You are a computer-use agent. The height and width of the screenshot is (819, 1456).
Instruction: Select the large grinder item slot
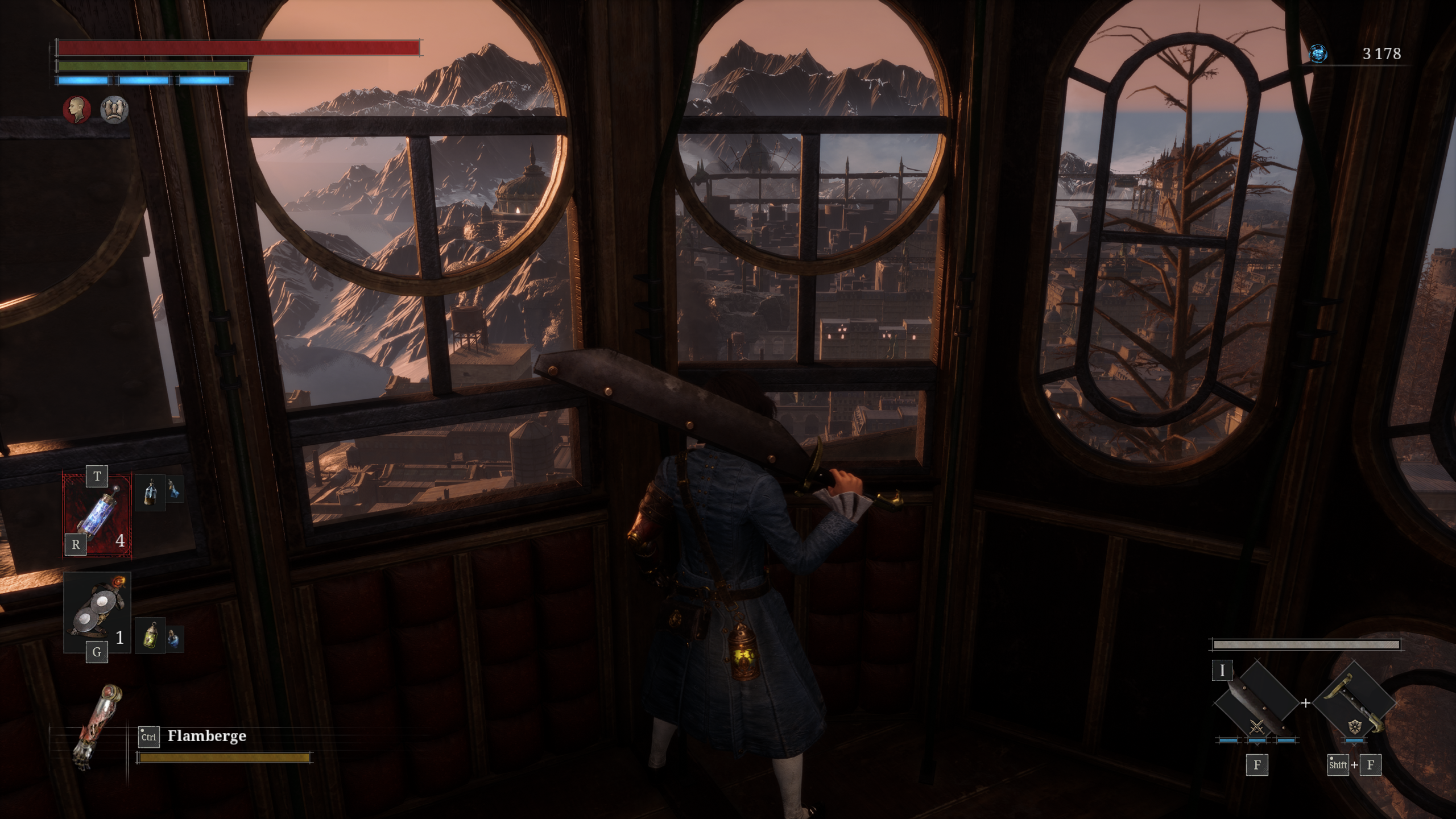tap(97, 612)
